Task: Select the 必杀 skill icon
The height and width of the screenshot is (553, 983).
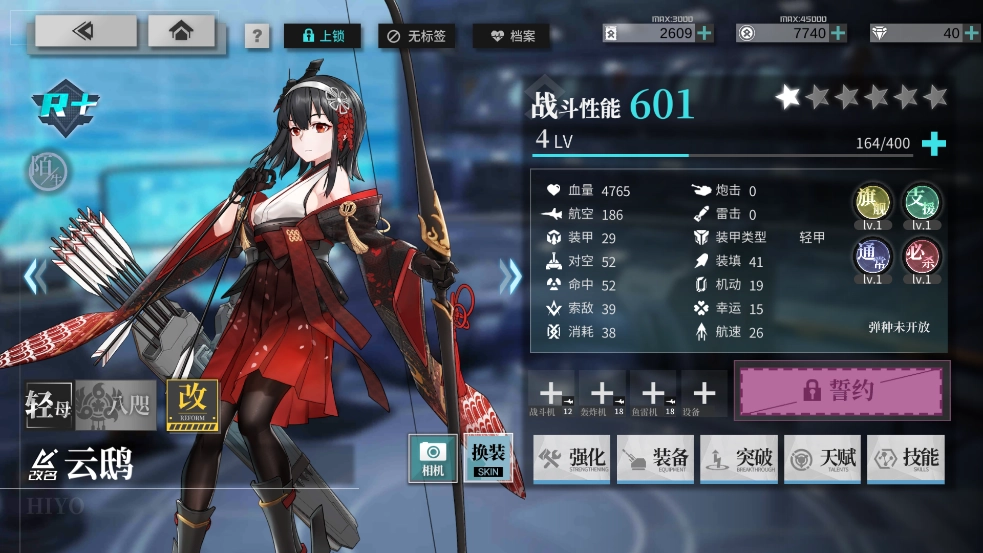Action: (920, 256)
